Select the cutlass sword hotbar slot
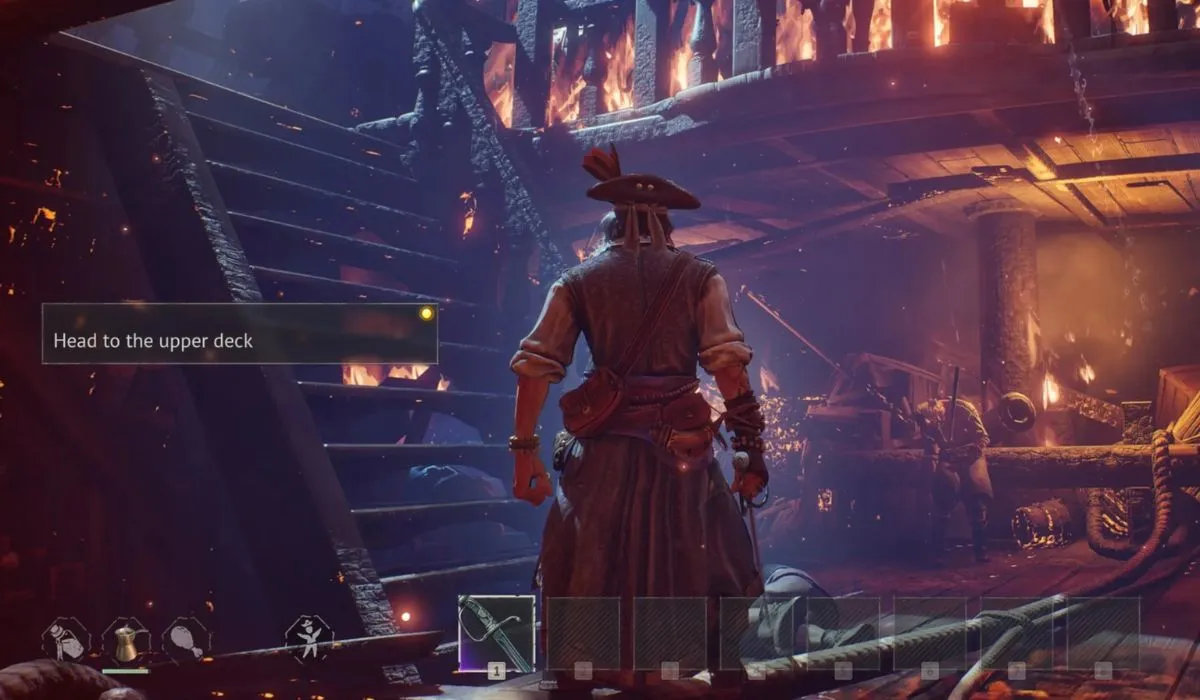1200x700 pixels. (x=496, y=633)
